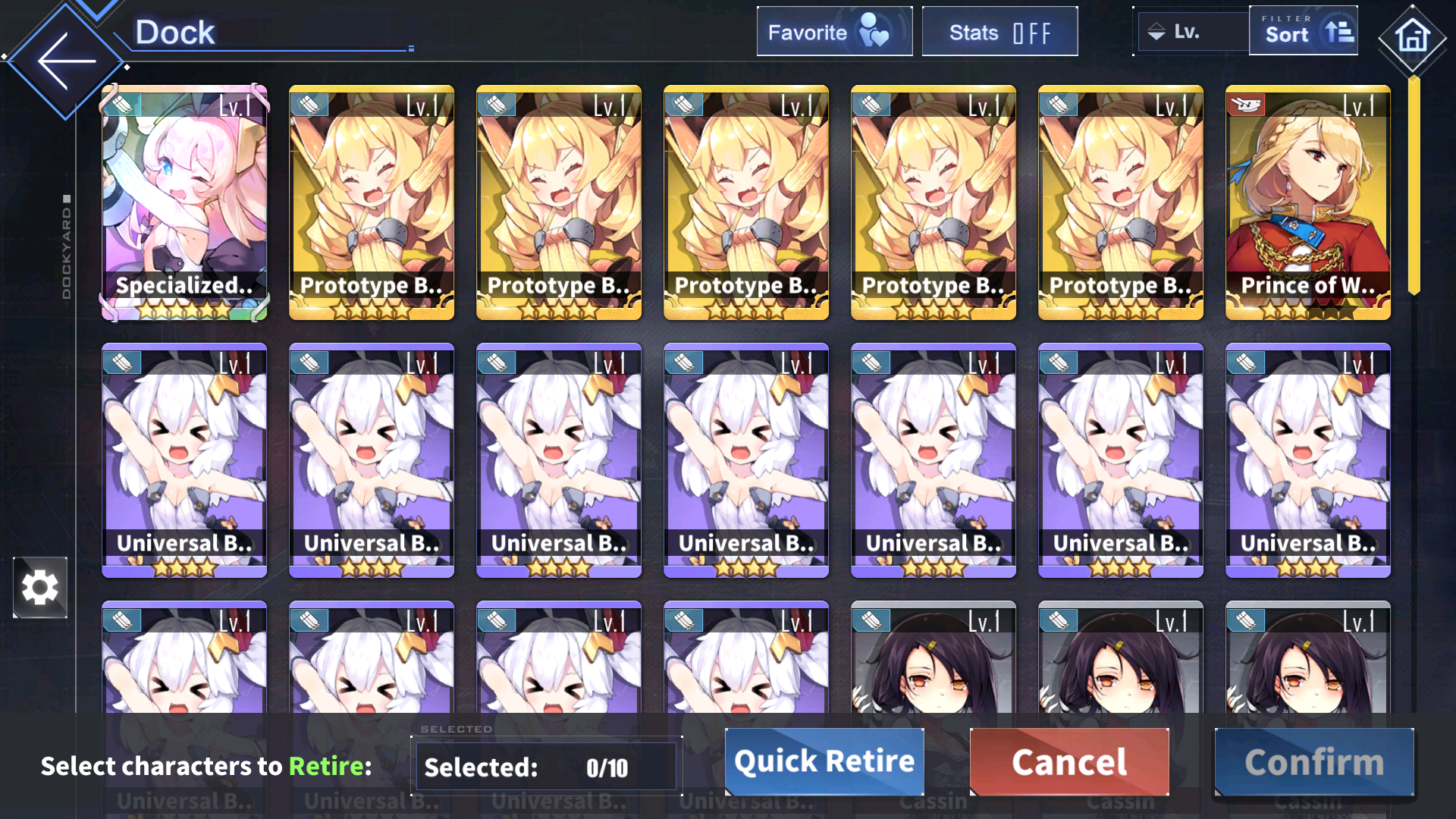Select the Specialized Bulin card
Viewport: 1456px width, 819px height.
point(184,202)
